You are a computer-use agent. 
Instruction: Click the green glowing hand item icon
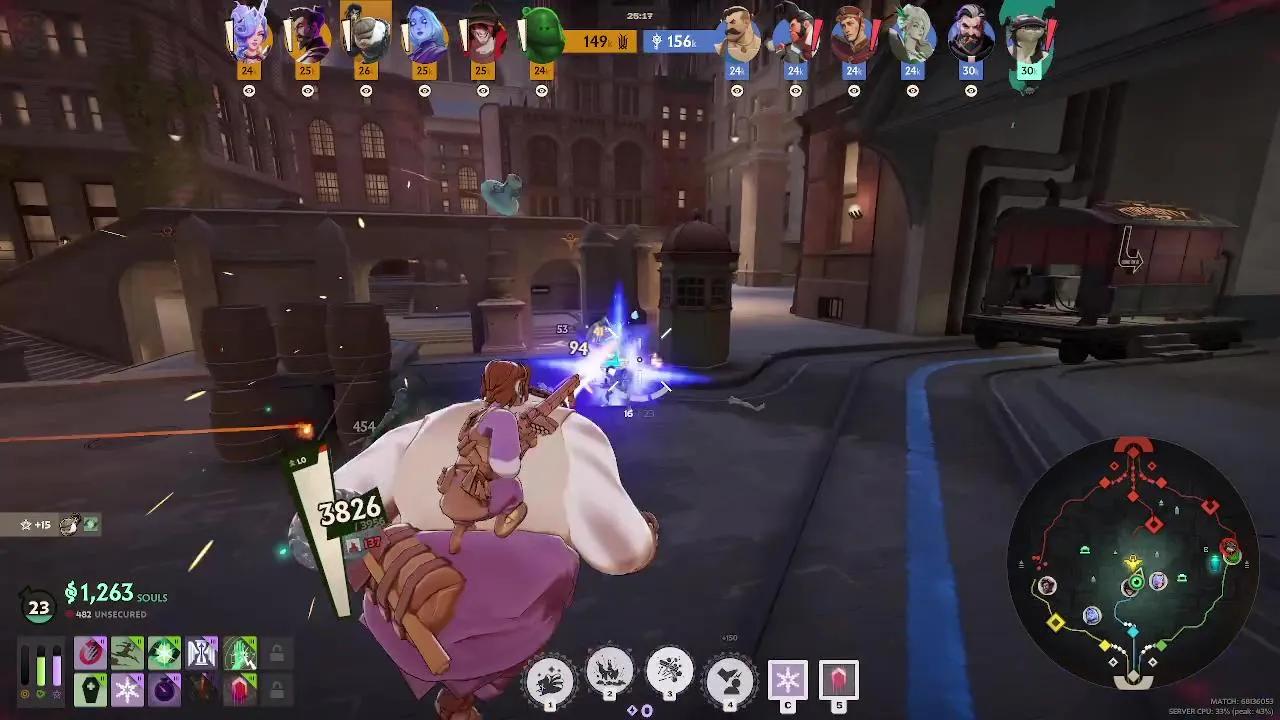238,651
